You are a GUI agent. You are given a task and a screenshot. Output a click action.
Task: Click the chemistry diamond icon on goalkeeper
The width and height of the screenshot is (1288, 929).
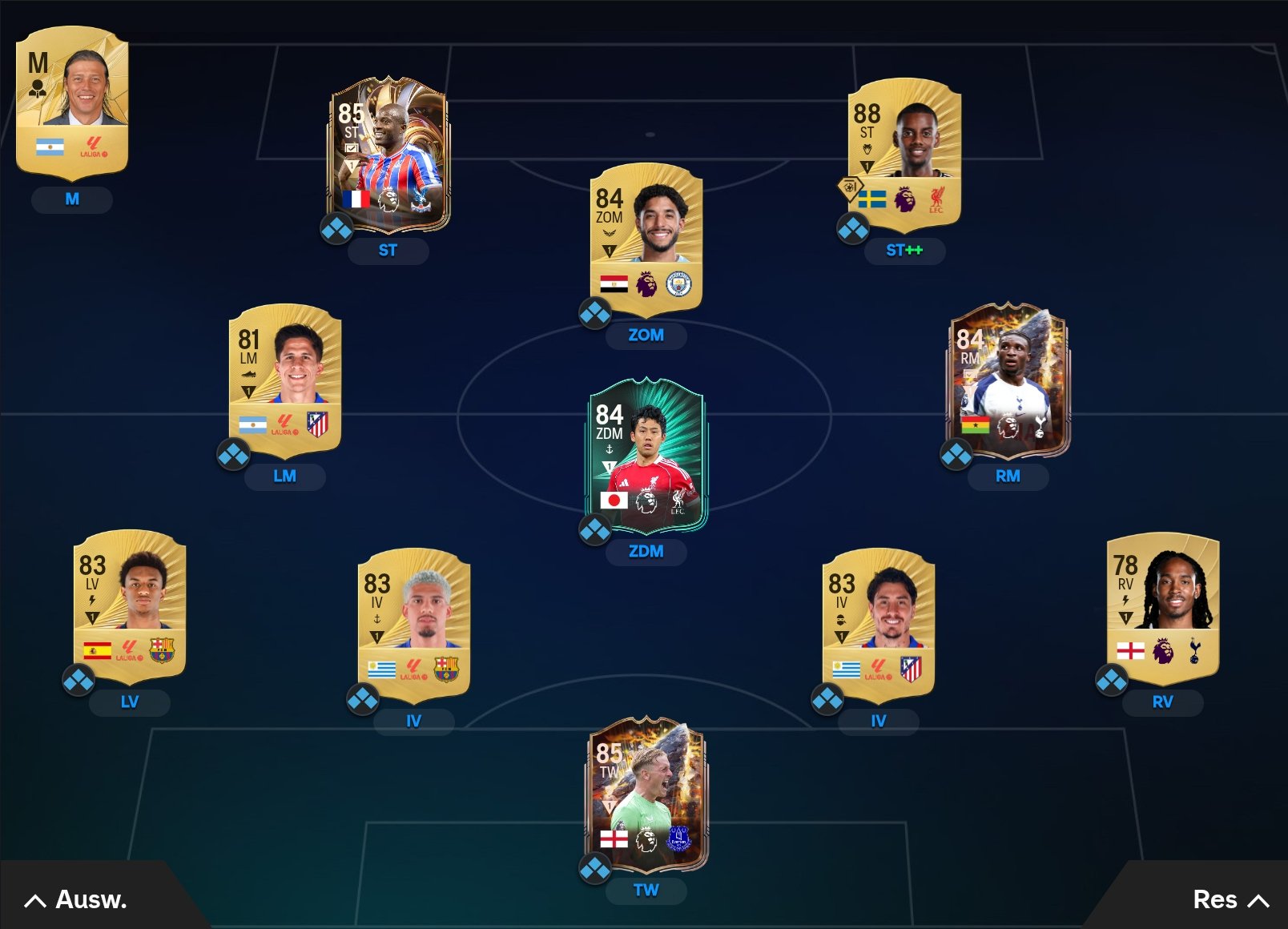pos(595,868)
